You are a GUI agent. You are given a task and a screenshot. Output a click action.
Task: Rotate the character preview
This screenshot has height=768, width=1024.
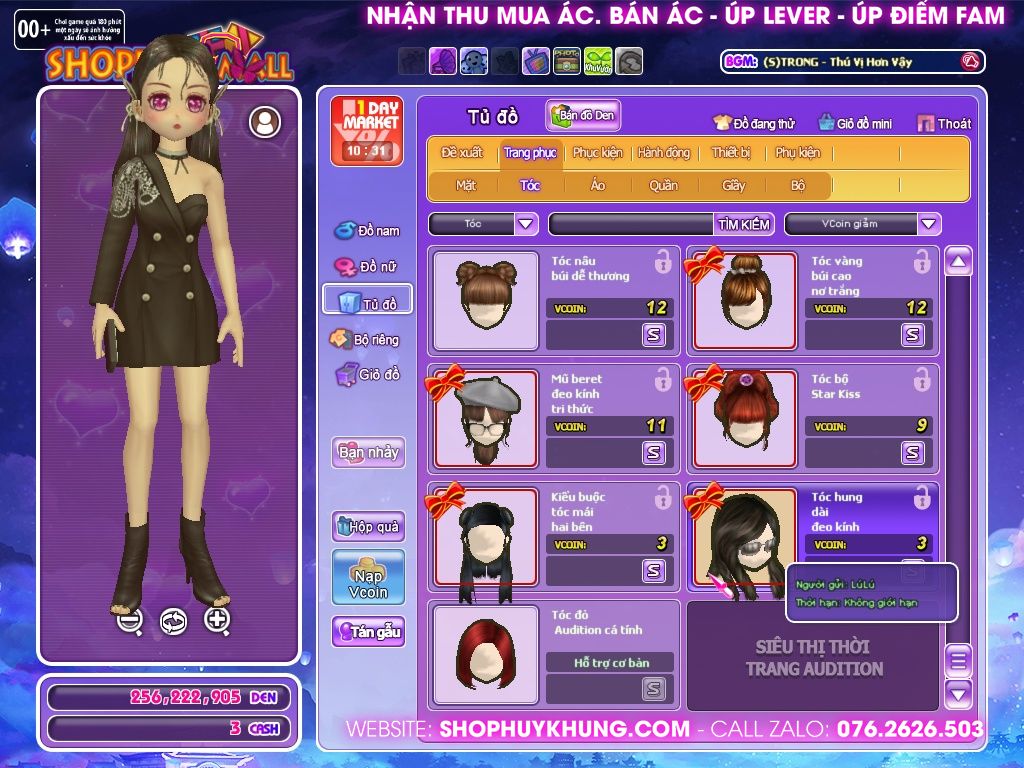[174, 621]
